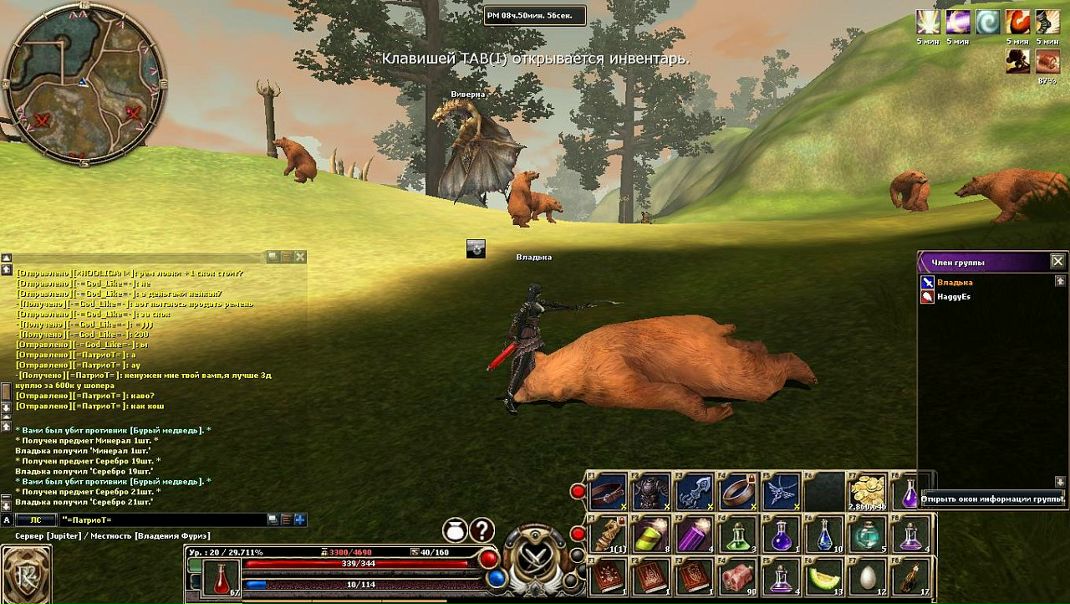Select party member HaggyEs
The height and width of the screenshot is (604, 1070).
pos(953,297)
